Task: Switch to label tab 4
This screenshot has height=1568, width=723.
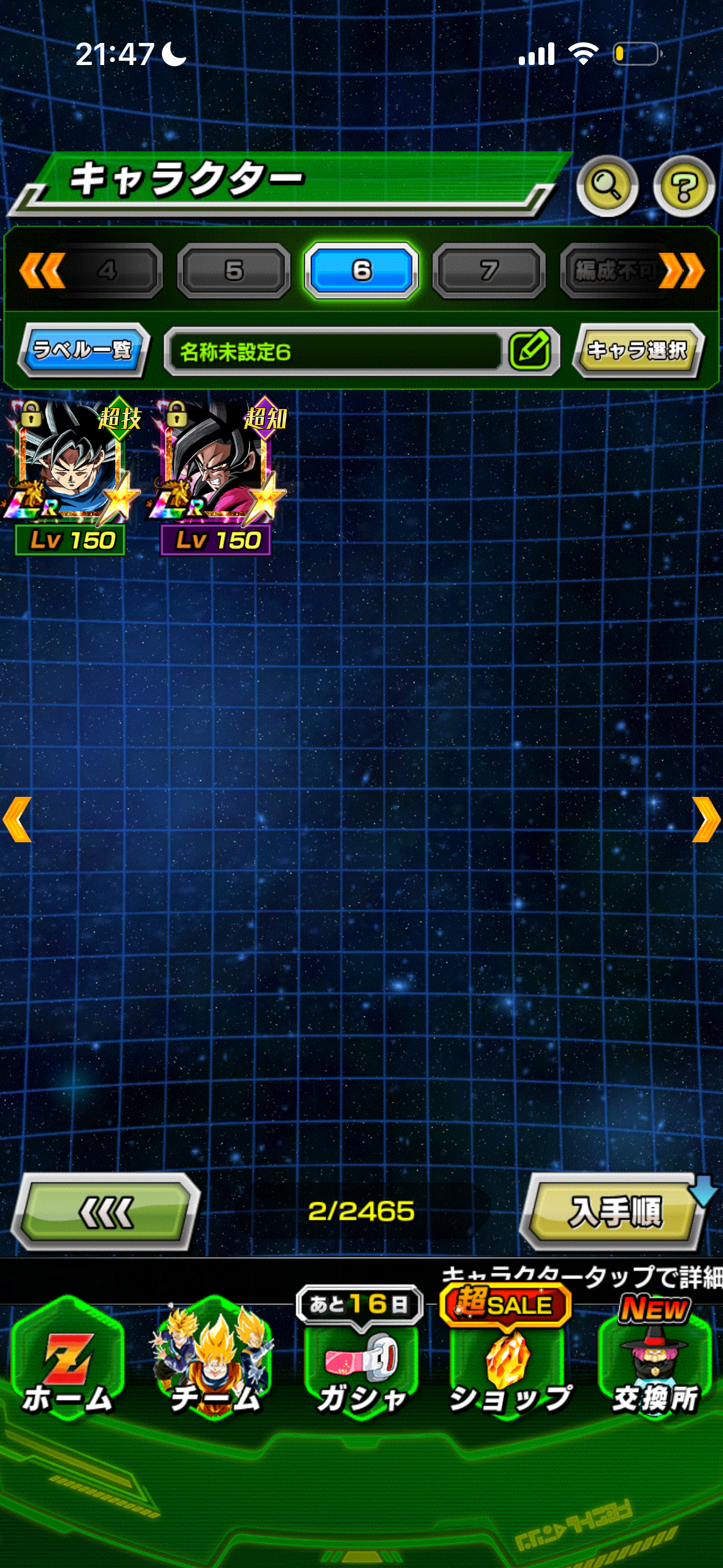Action: click(x=107, y=271)
